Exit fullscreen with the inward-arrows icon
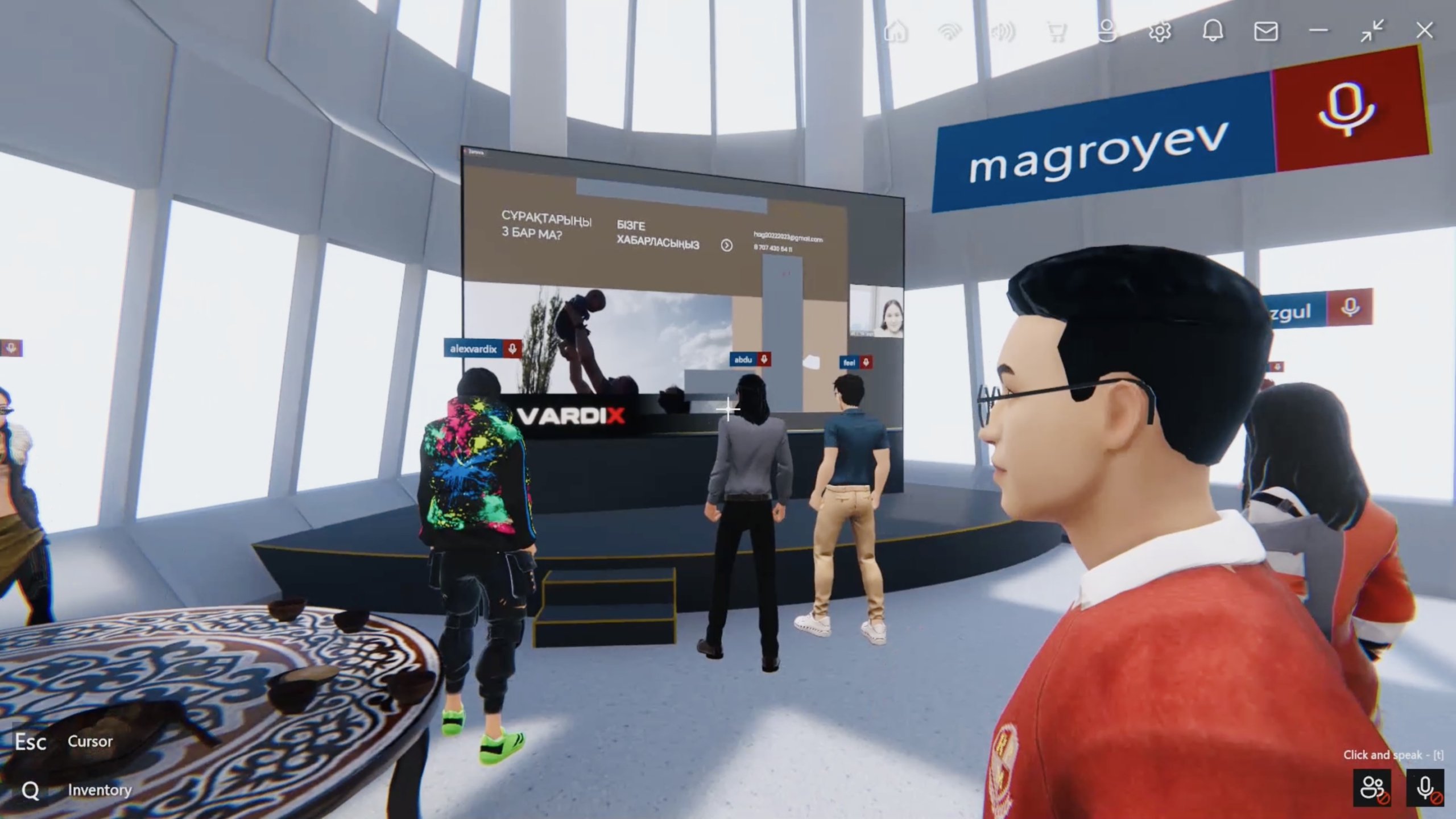This screenshot has height=819, width=1456. (1372, 31)
